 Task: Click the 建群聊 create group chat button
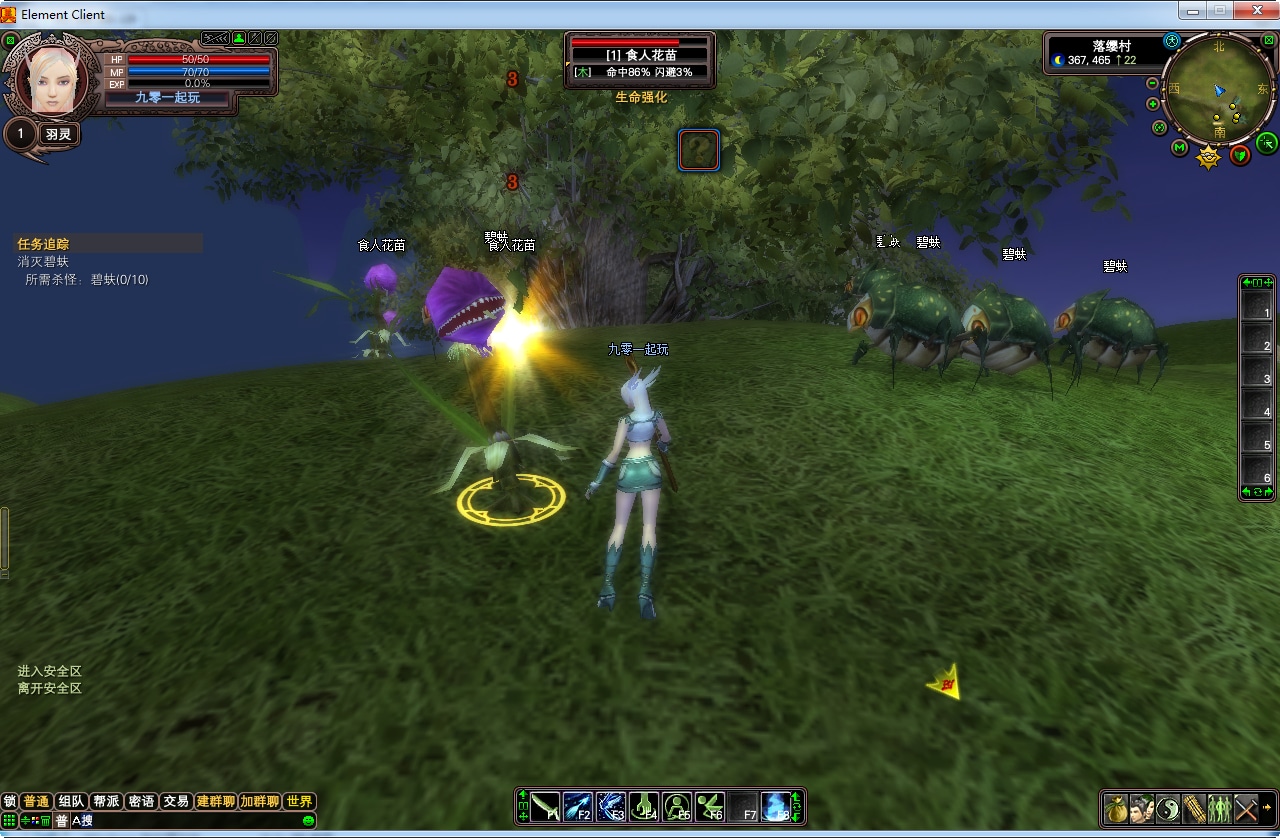pos(215,802)
